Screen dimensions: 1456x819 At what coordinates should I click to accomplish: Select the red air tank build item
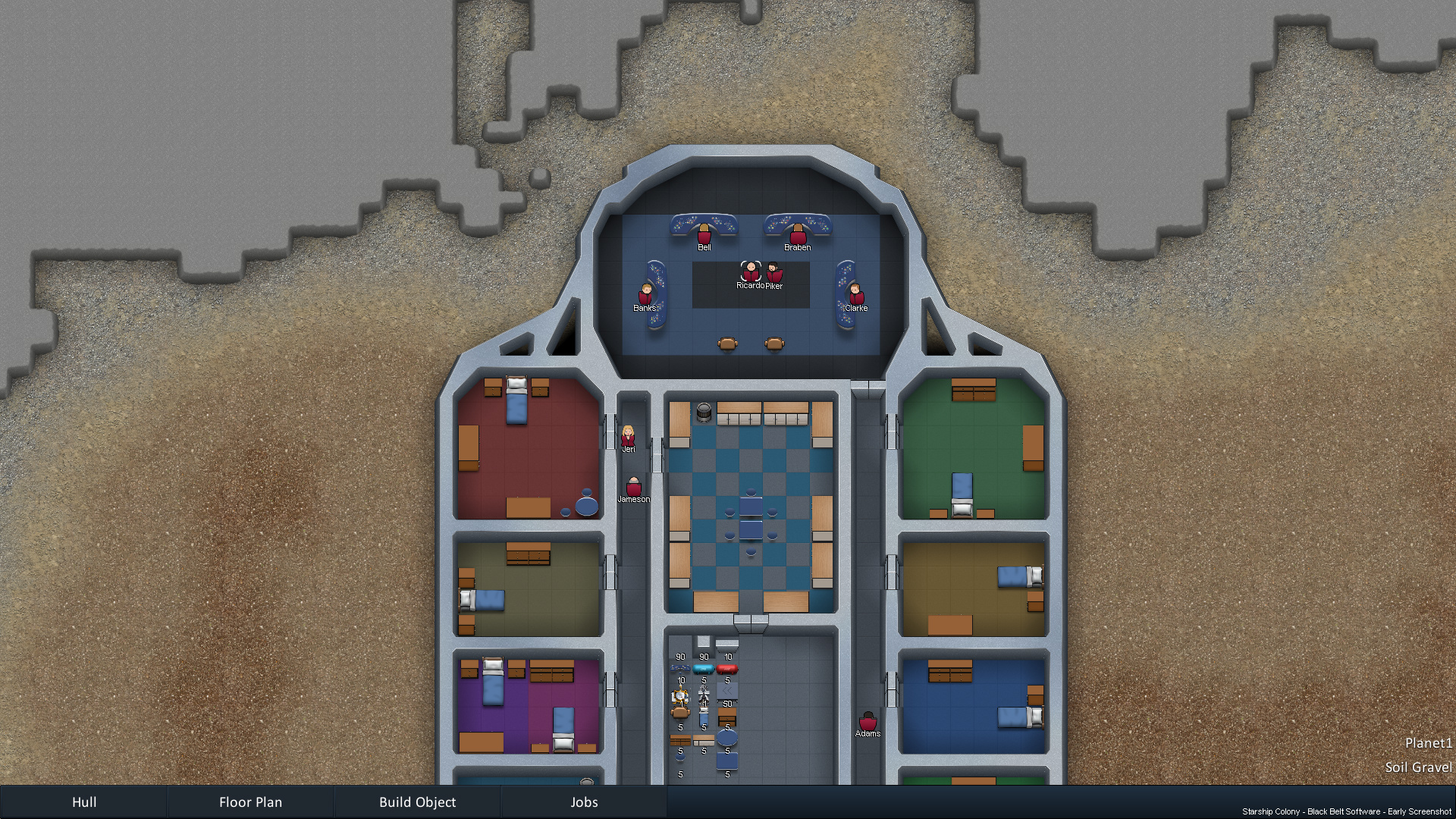tap(727, 669)
